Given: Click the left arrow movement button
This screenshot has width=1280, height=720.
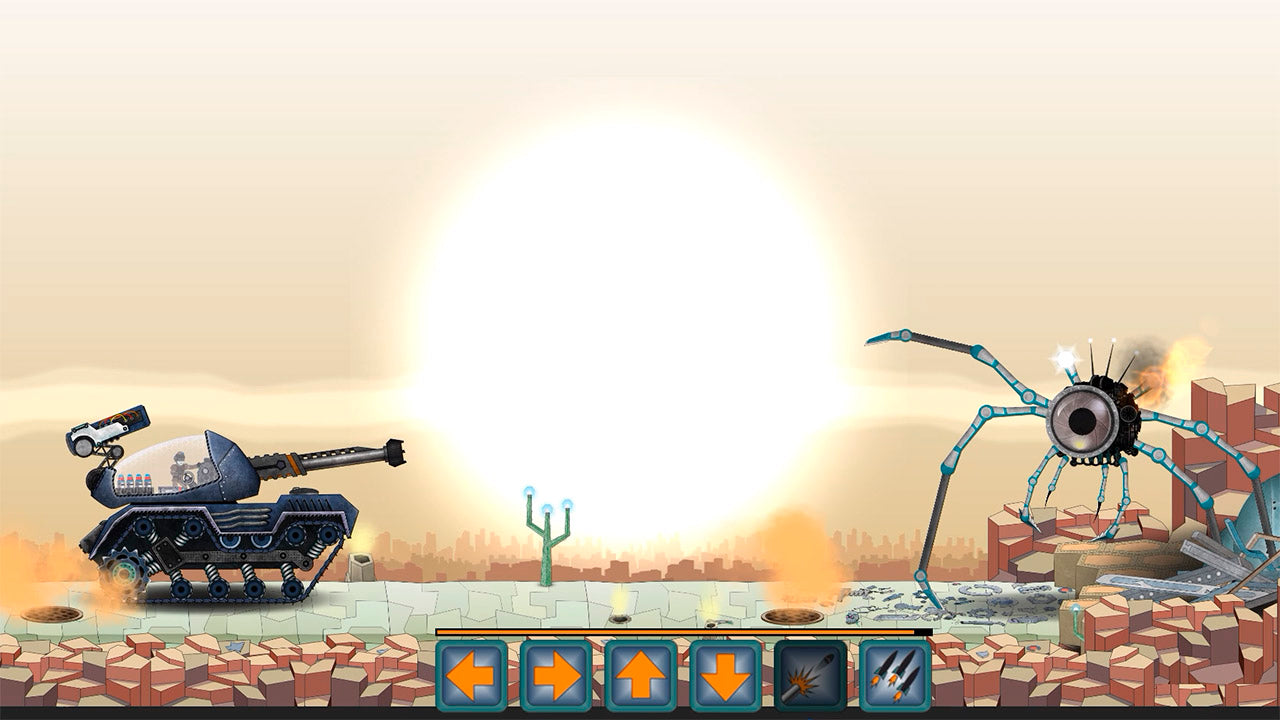Looking at the screenshot, I should [x=471, y=676].
